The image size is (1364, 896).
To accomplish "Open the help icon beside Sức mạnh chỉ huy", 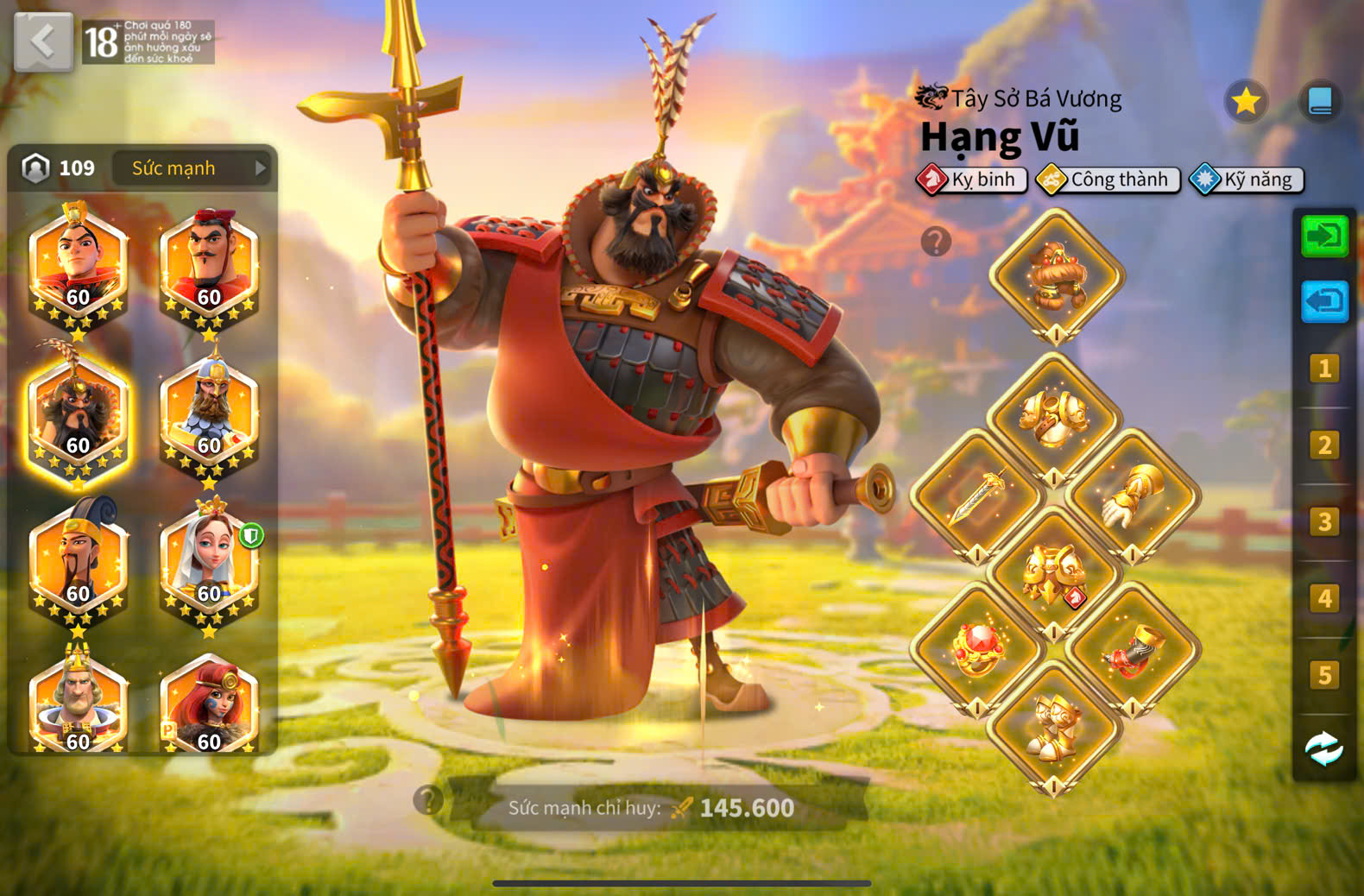I will pyautogui.click(x=427, y=800).
